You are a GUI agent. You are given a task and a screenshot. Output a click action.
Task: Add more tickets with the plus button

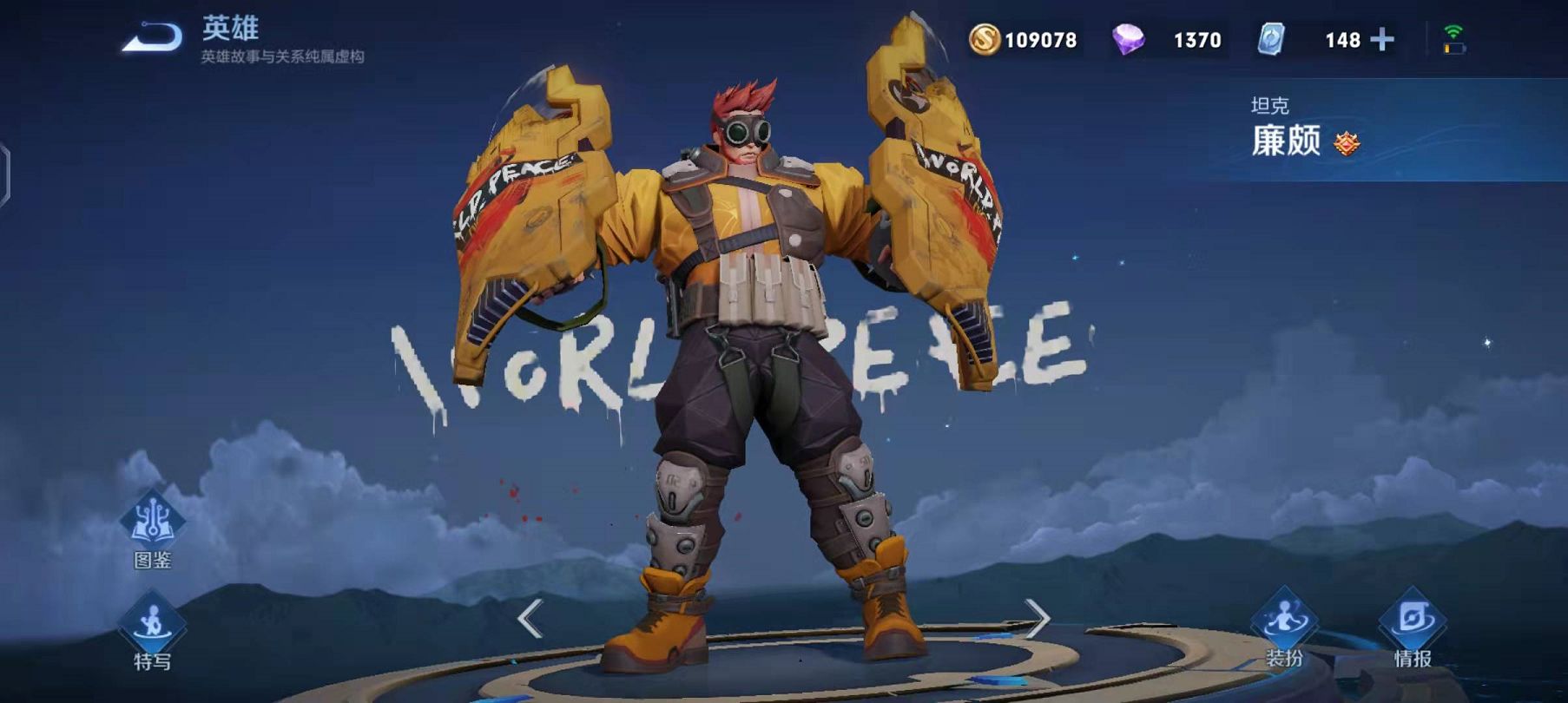[x=1381, y=40]
